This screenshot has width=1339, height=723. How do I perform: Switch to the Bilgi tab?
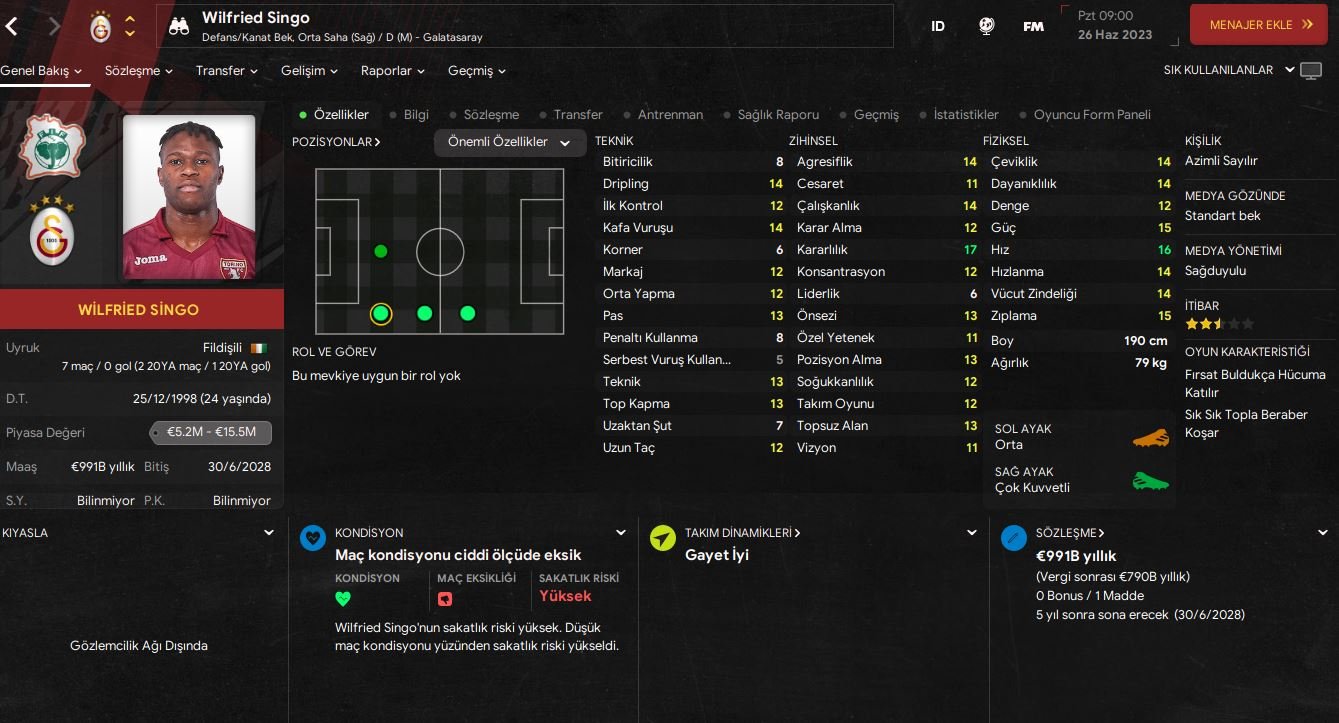(415, 115)
